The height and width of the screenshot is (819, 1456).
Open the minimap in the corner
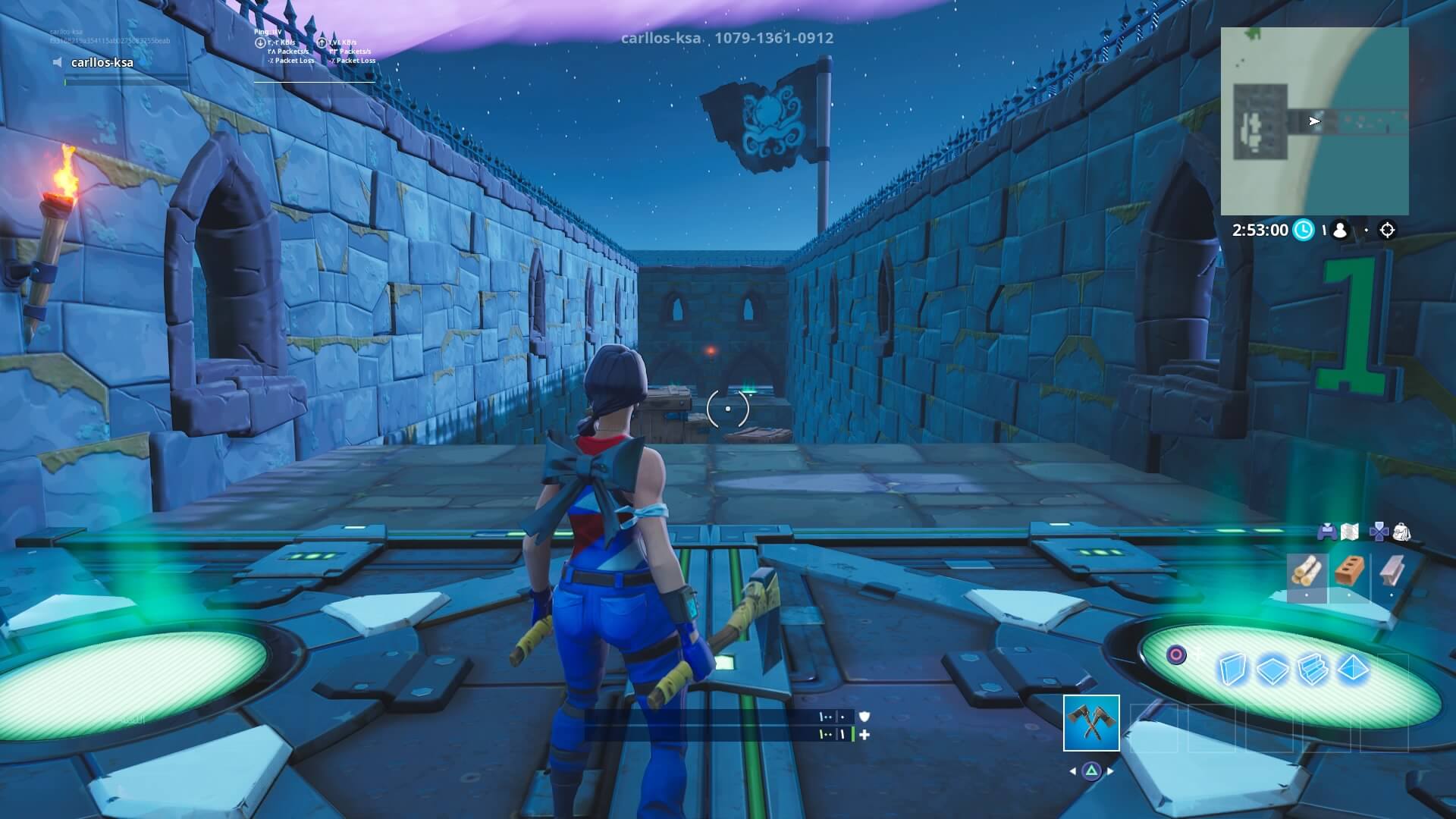(x=1314, y=121)
